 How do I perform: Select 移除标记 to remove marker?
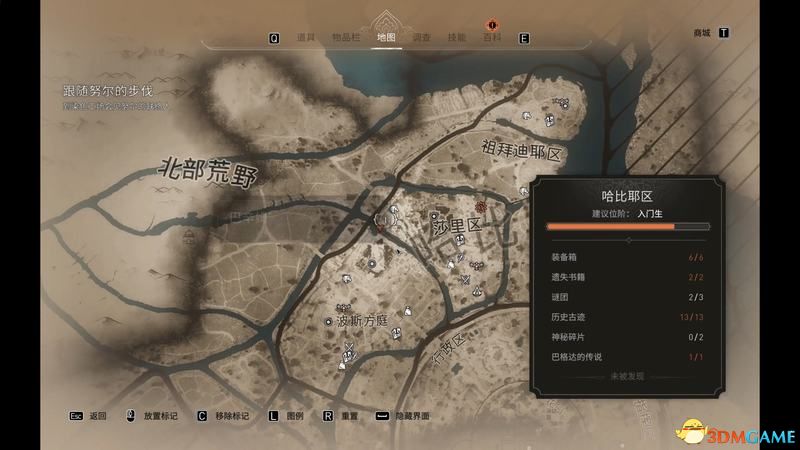click(232, 415)
